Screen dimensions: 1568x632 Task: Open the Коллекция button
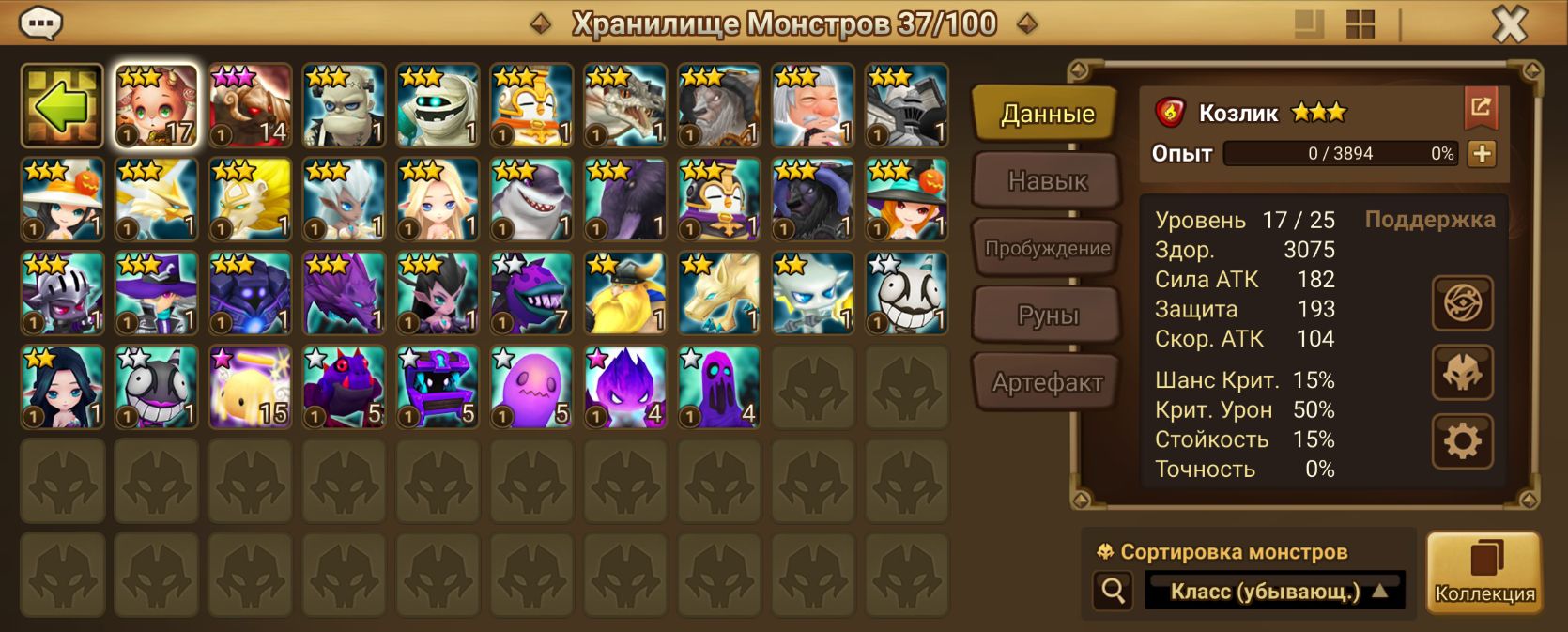tap(1483, 573)
